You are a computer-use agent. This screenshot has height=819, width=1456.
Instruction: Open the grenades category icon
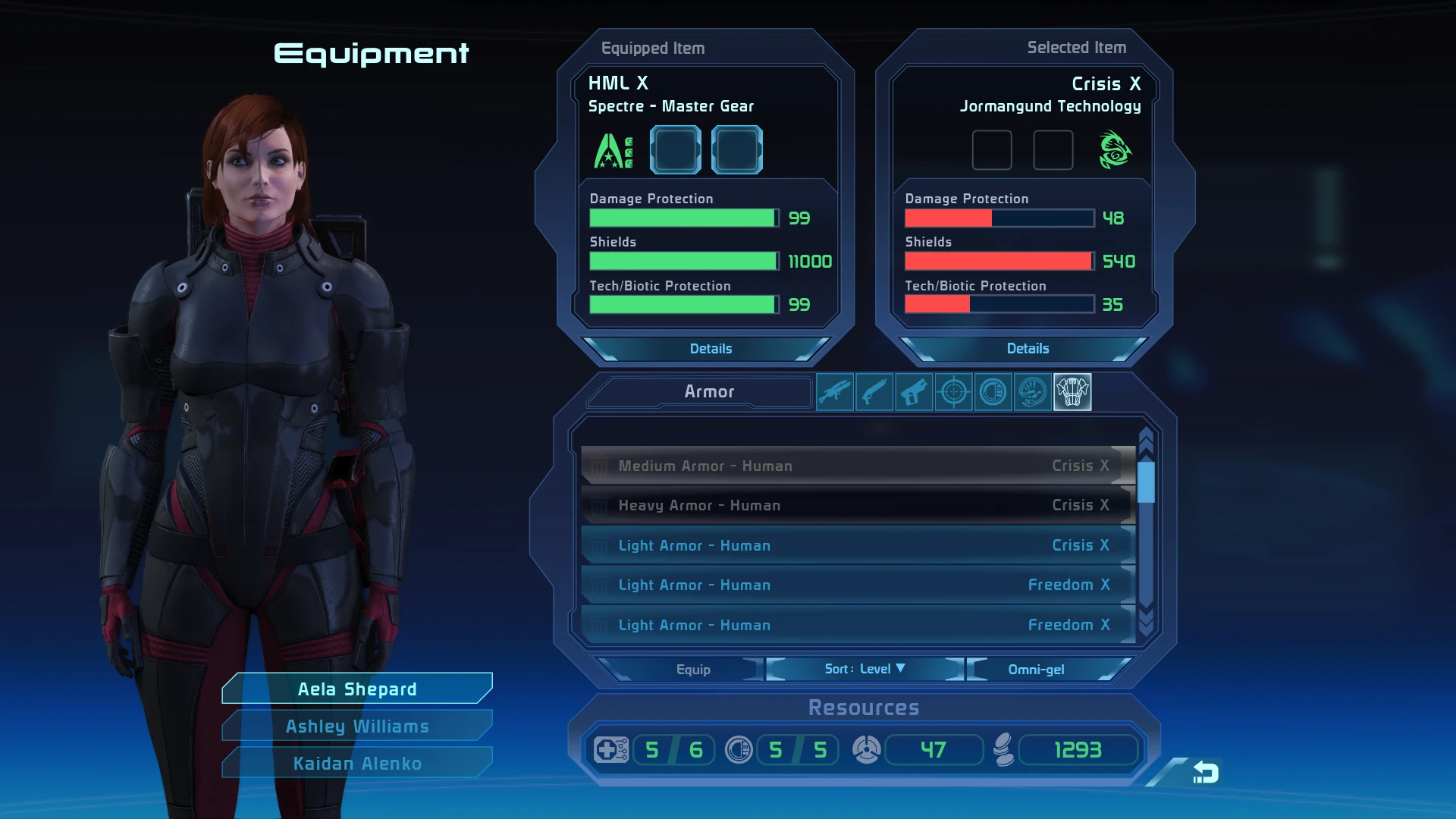pos(993,391)
